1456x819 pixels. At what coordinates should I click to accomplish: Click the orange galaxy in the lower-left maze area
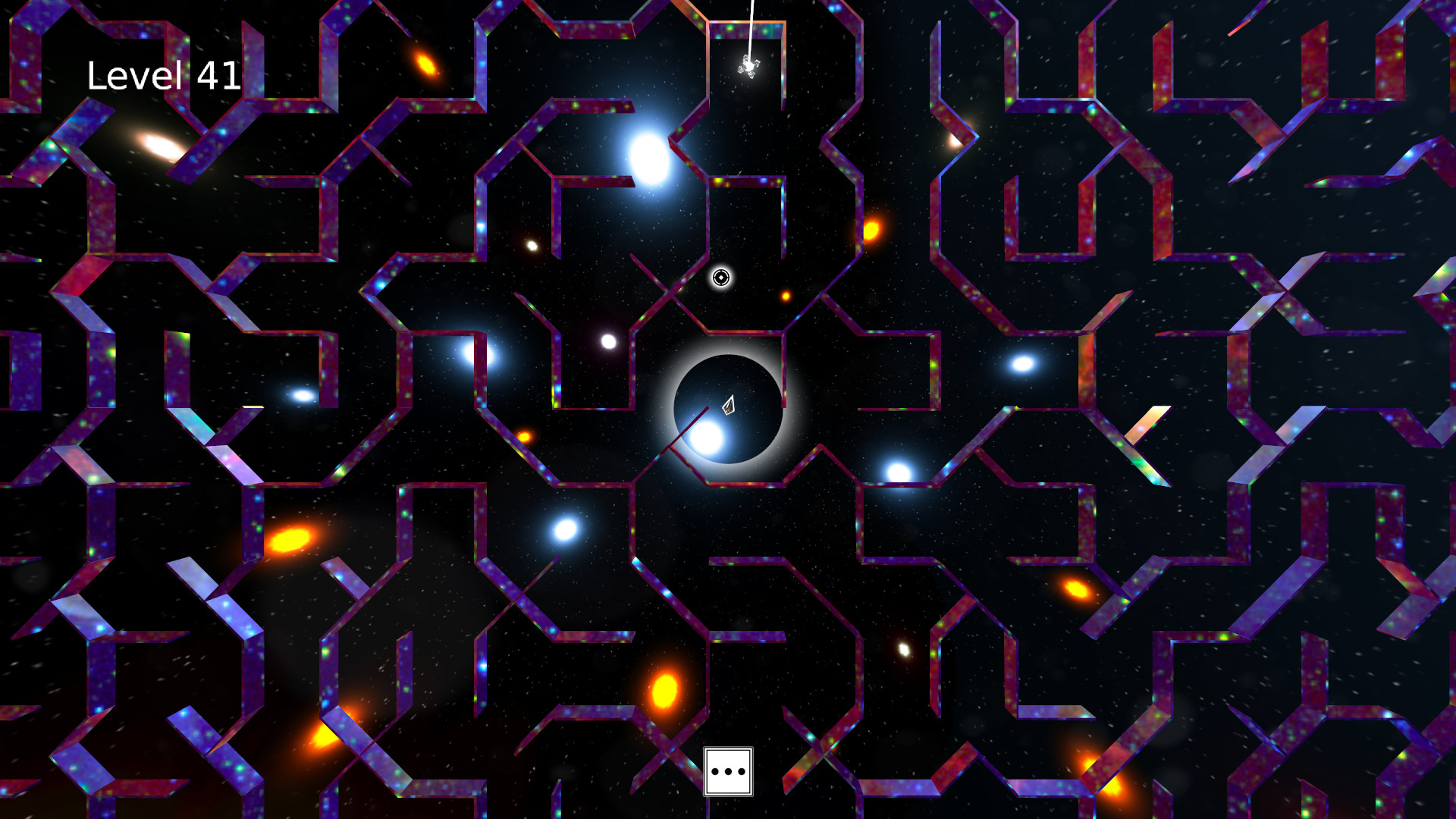288,540
